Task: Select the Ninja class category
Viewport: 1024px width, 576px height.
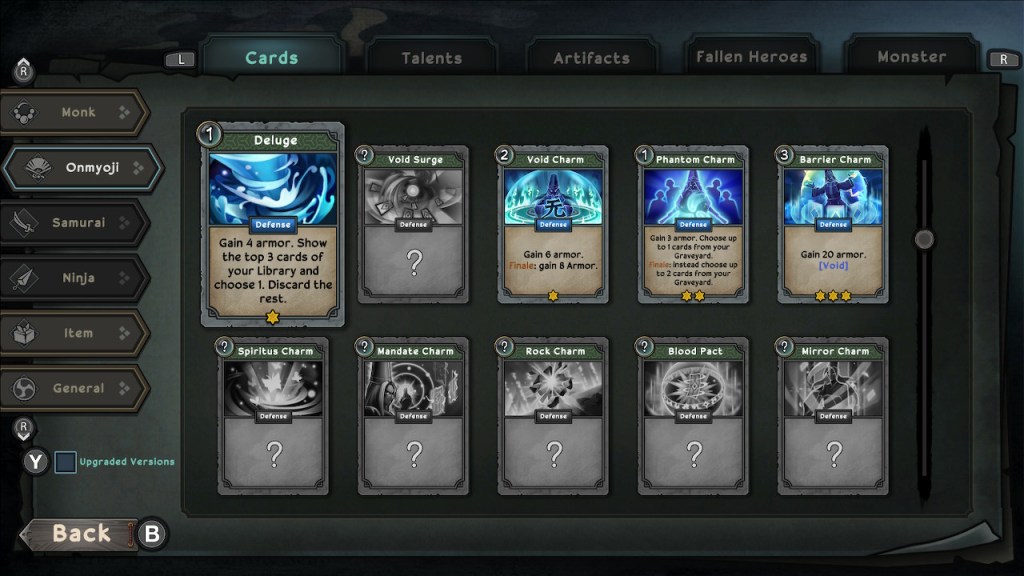Action: 78,278
